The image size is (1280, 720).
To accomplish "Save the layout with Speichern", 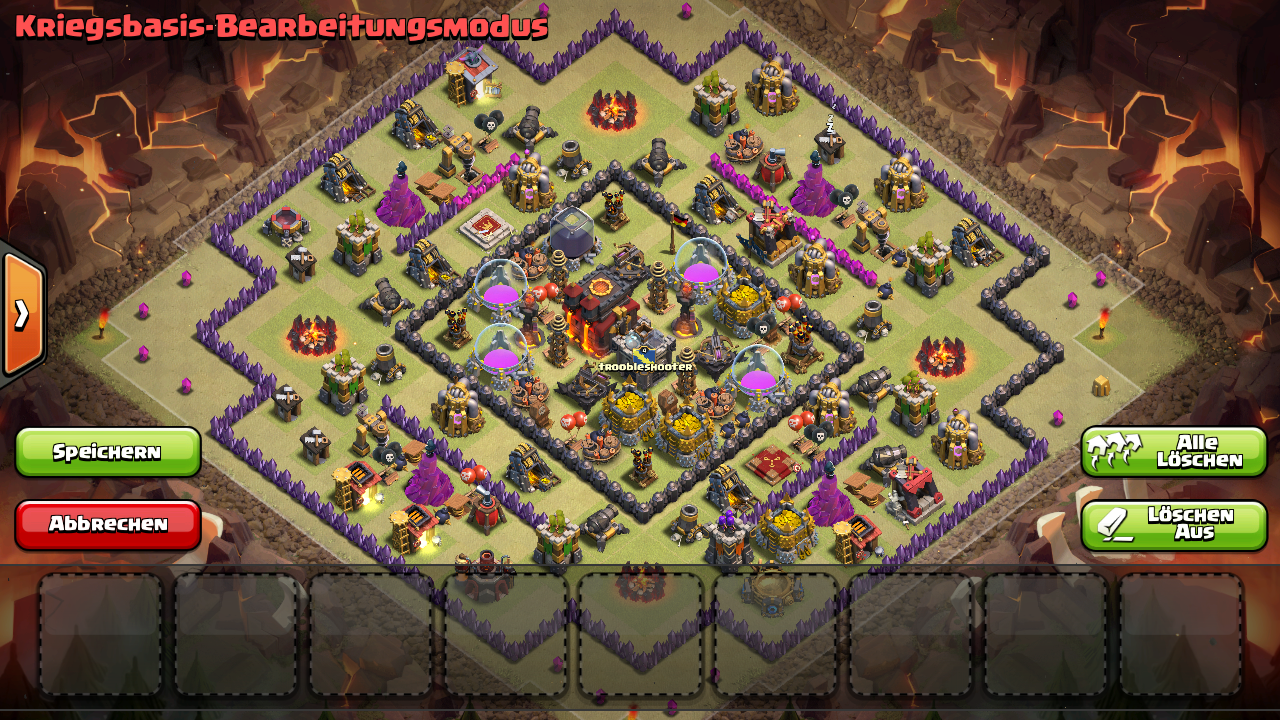I will click(108, 452).
